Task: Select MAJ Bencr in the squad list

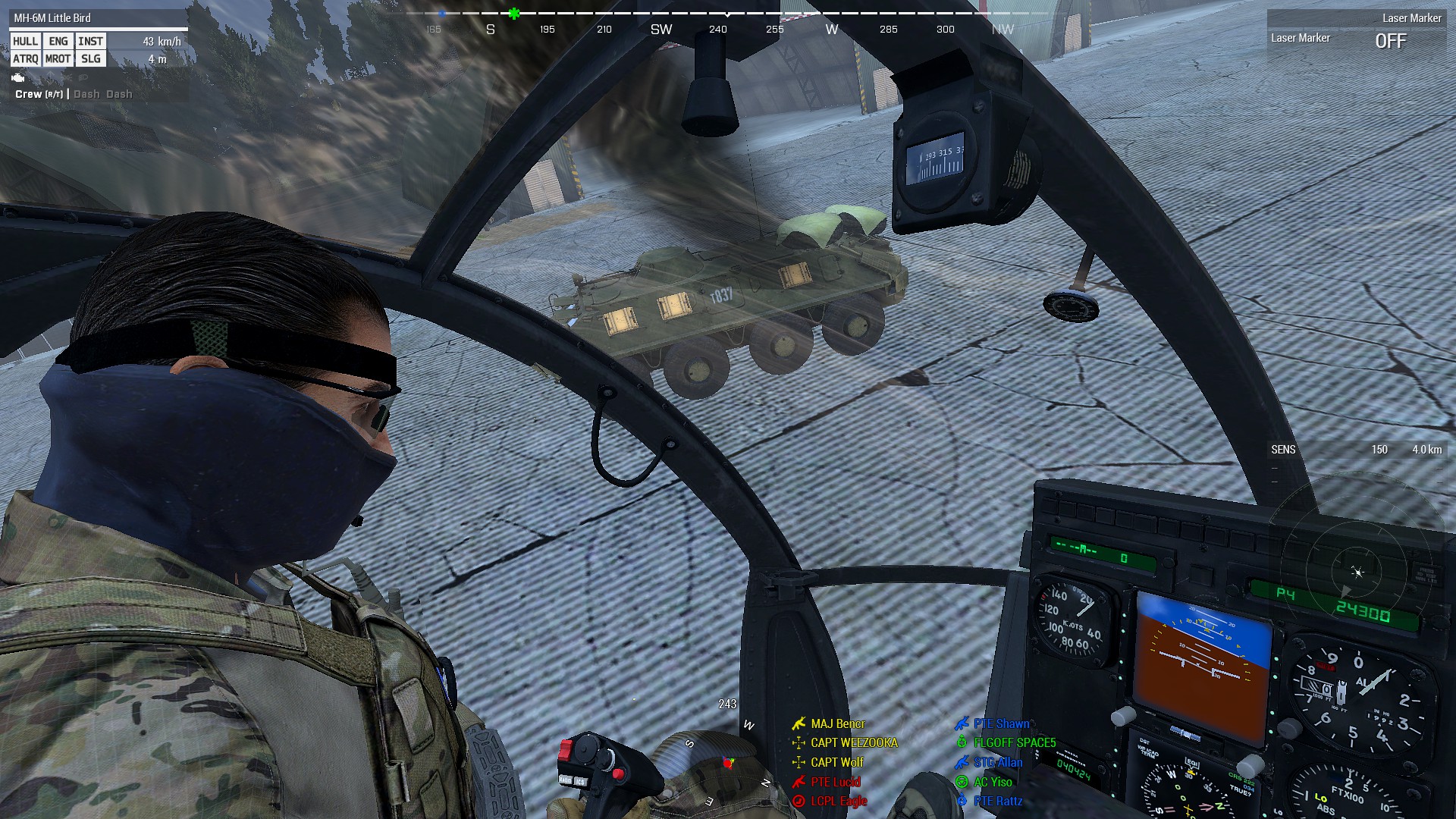Action: coord(837,724)
